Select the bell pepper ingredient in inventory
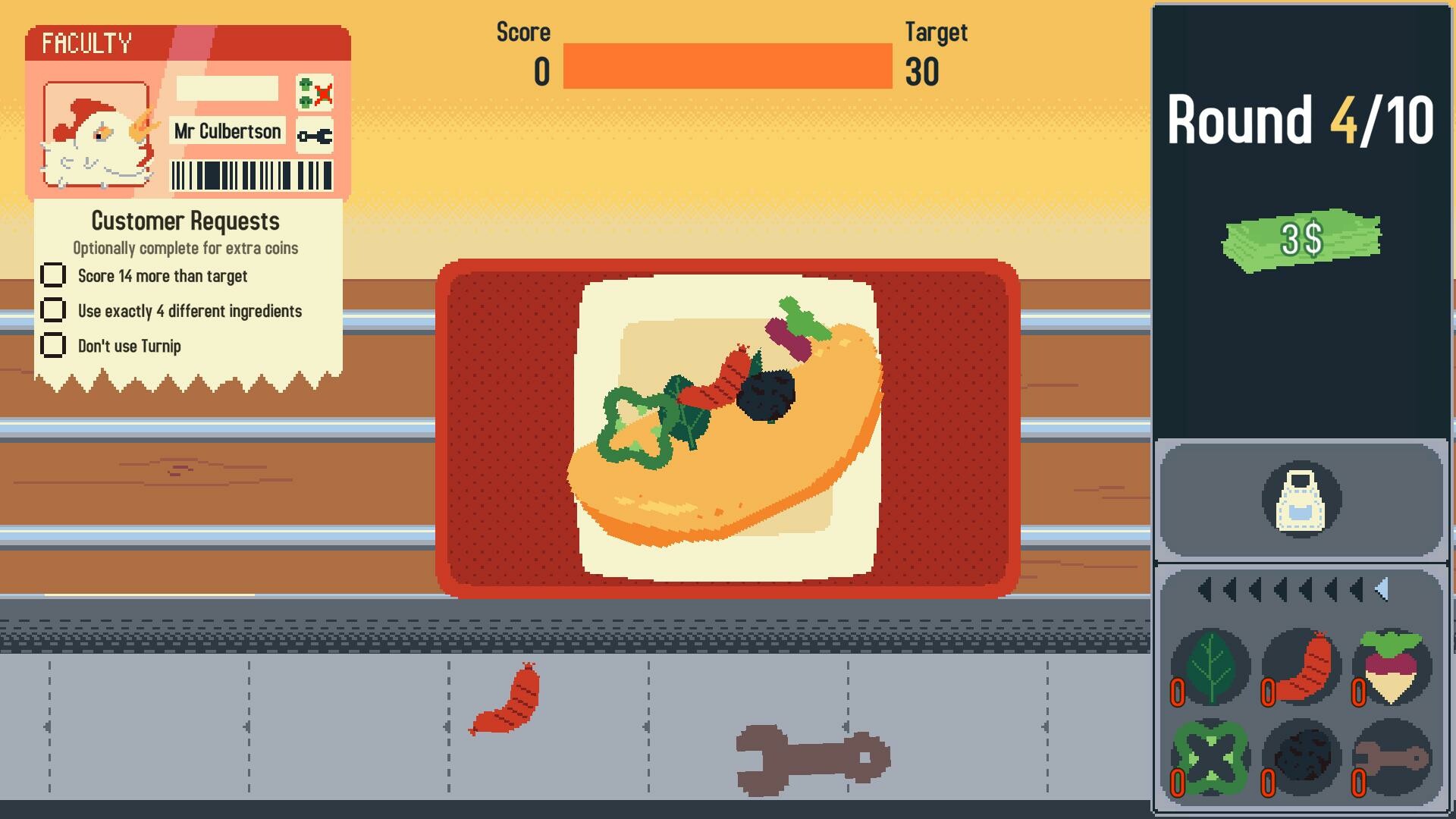 coord(1212,756)
